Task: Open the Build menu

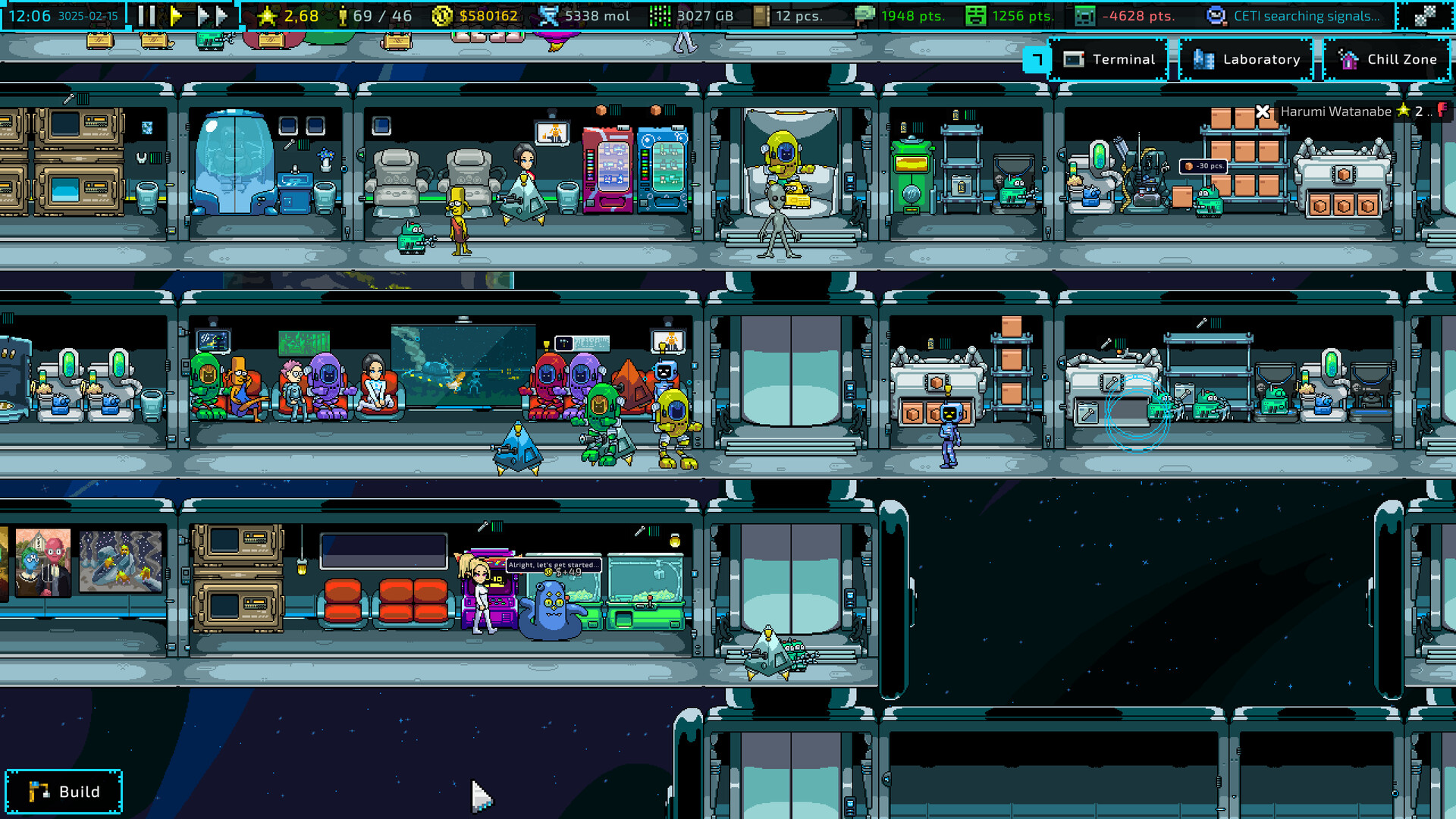Action: 64,791
